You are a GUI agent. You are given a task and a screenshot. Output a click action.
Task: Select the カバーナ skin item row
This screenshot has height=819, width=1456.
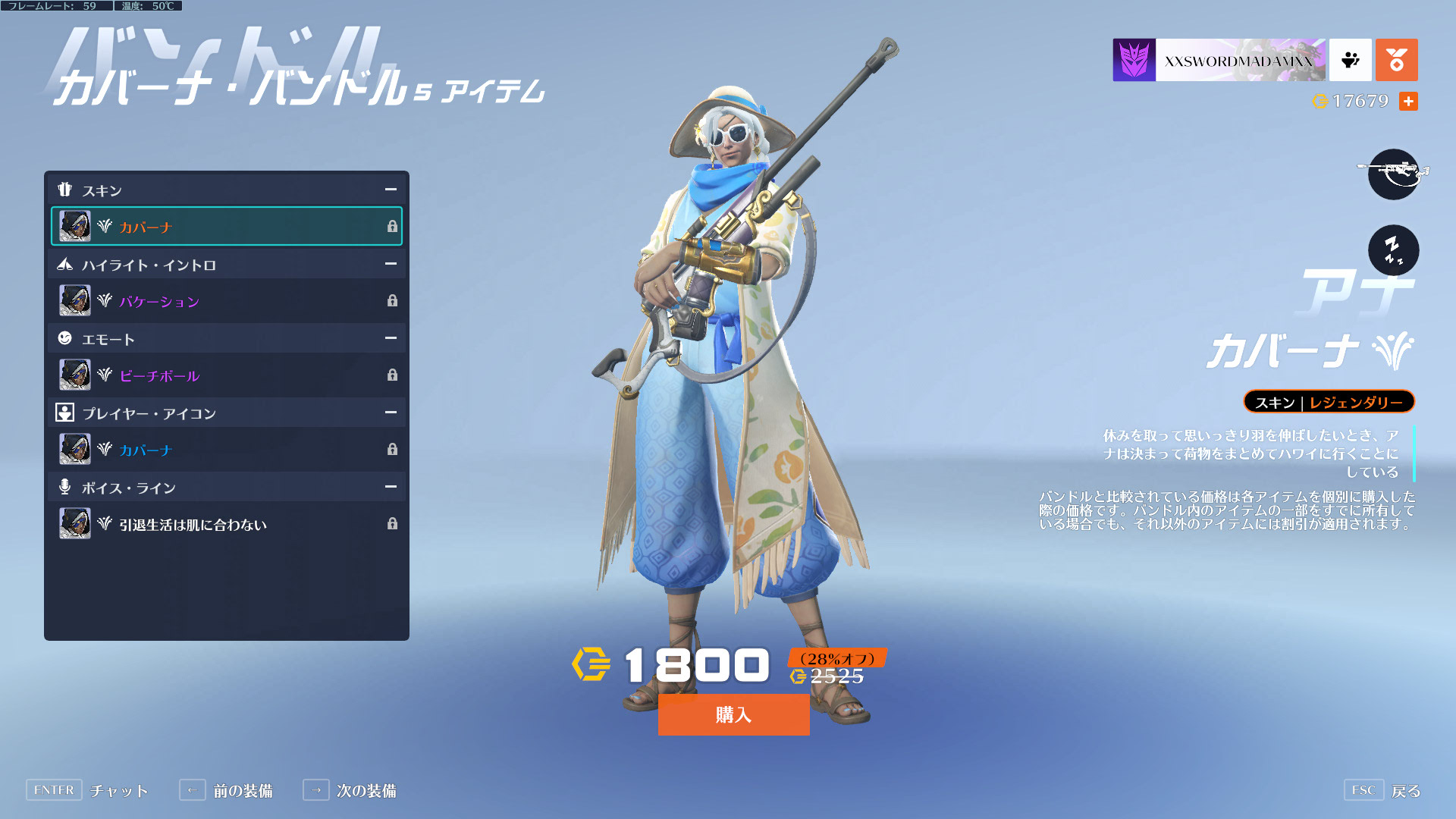pos(226,226)
